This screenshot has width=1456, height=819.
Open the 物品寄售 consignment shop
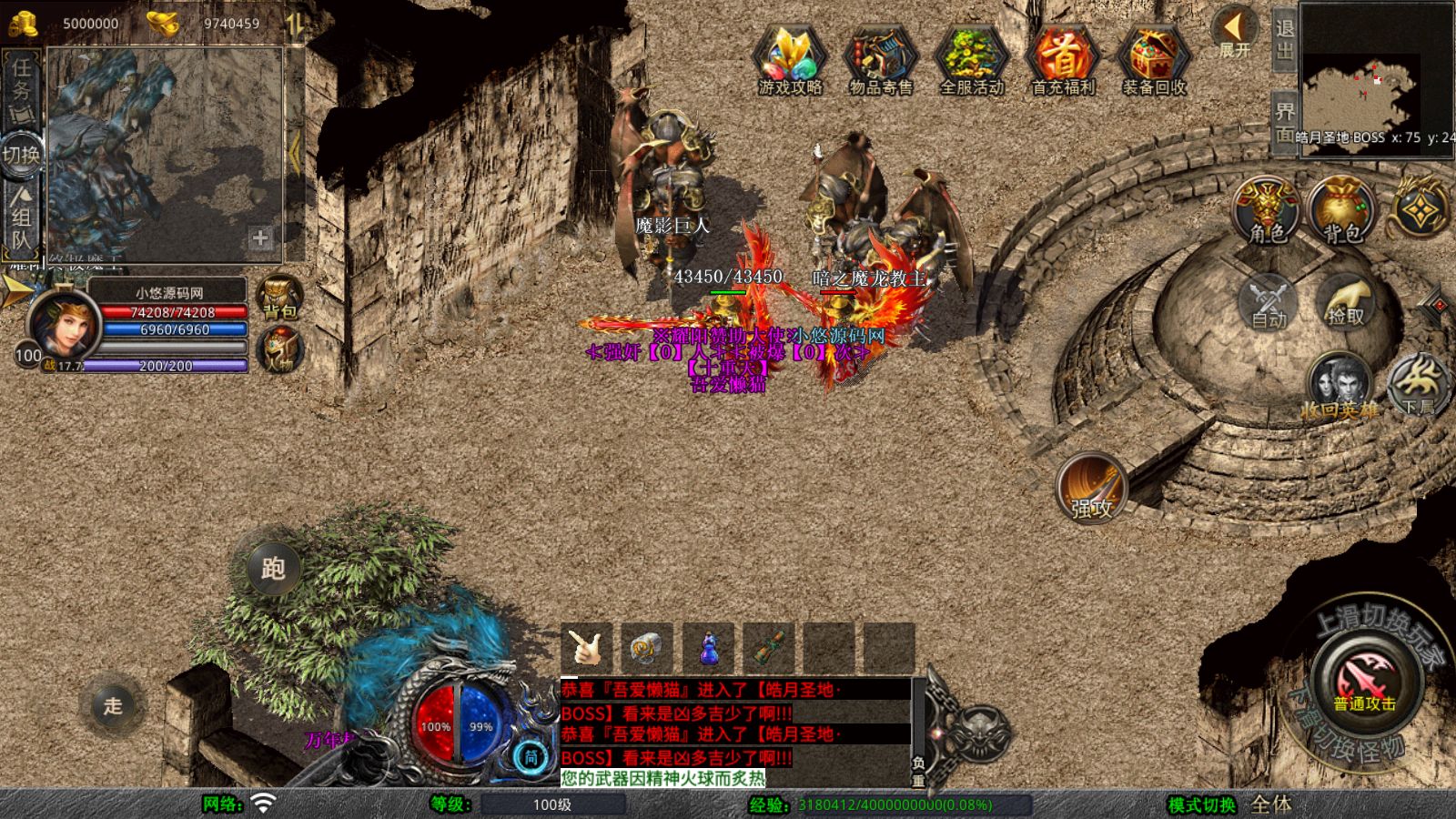coord(880,59)
